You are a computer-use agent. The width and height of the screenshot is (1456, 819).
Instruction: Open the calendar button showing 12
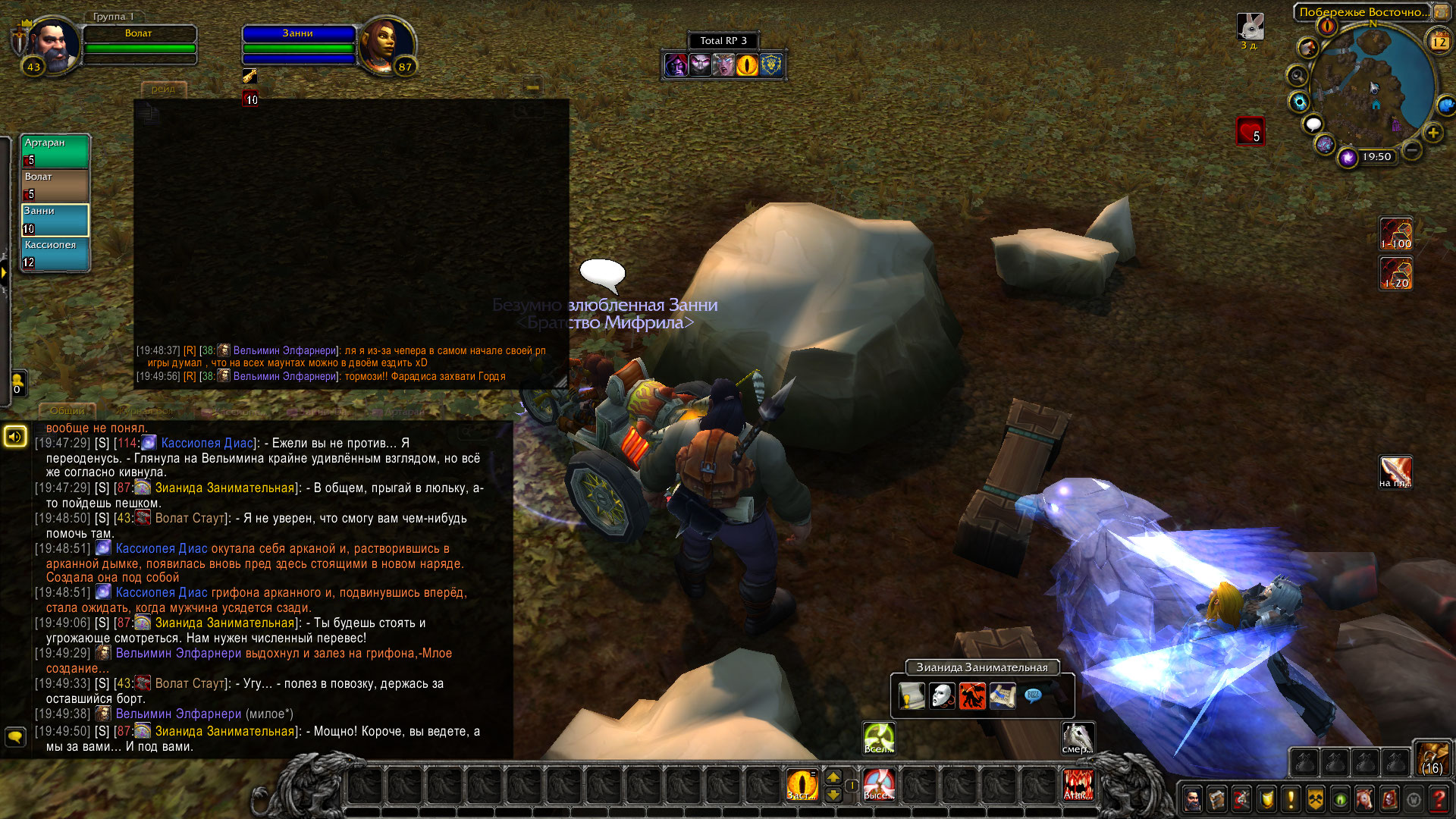1439,41
